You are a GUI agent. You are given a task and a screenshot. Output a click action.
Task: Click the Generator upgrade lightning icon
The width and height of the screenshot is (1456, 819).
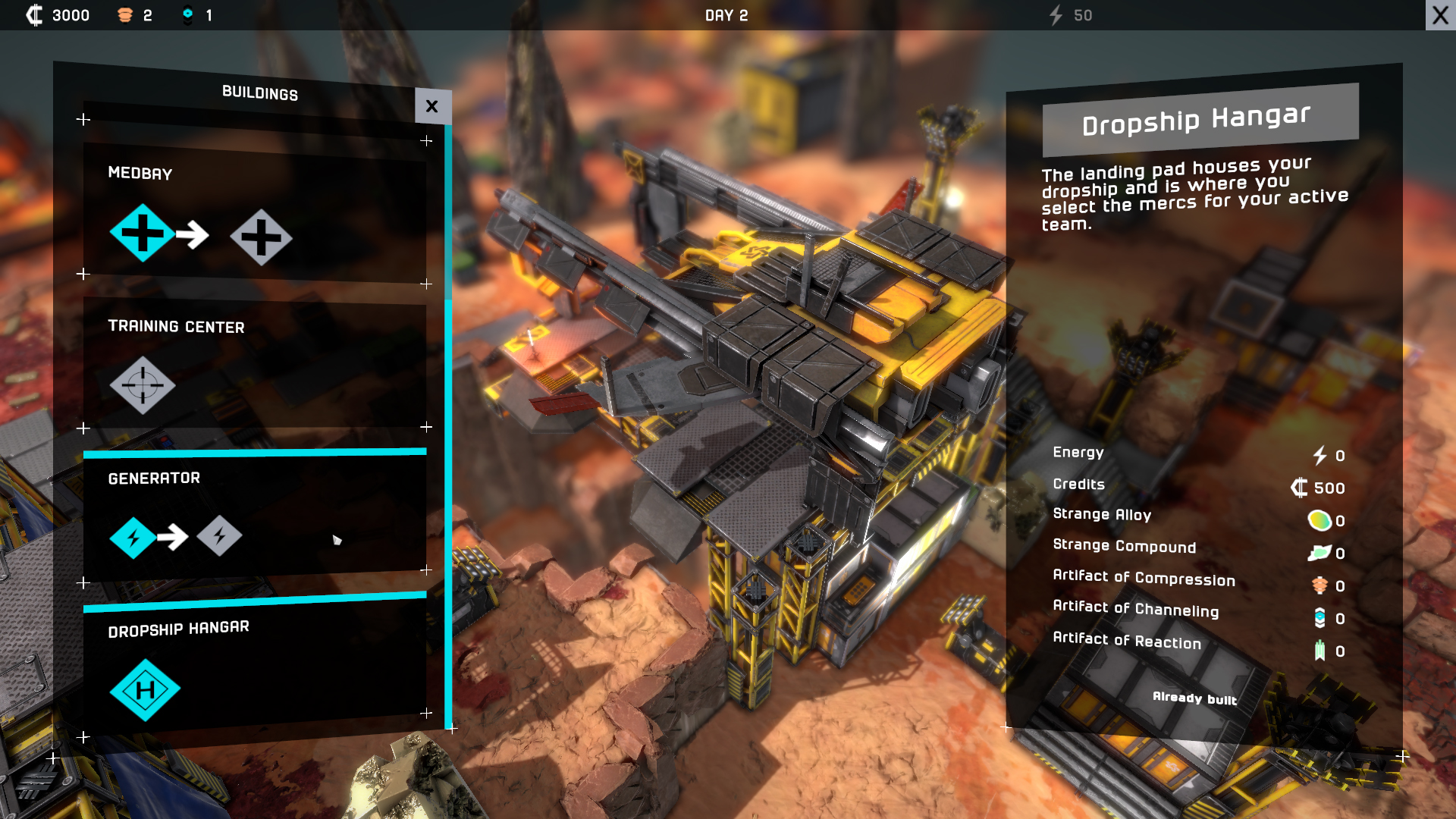[x=220, y=536]
